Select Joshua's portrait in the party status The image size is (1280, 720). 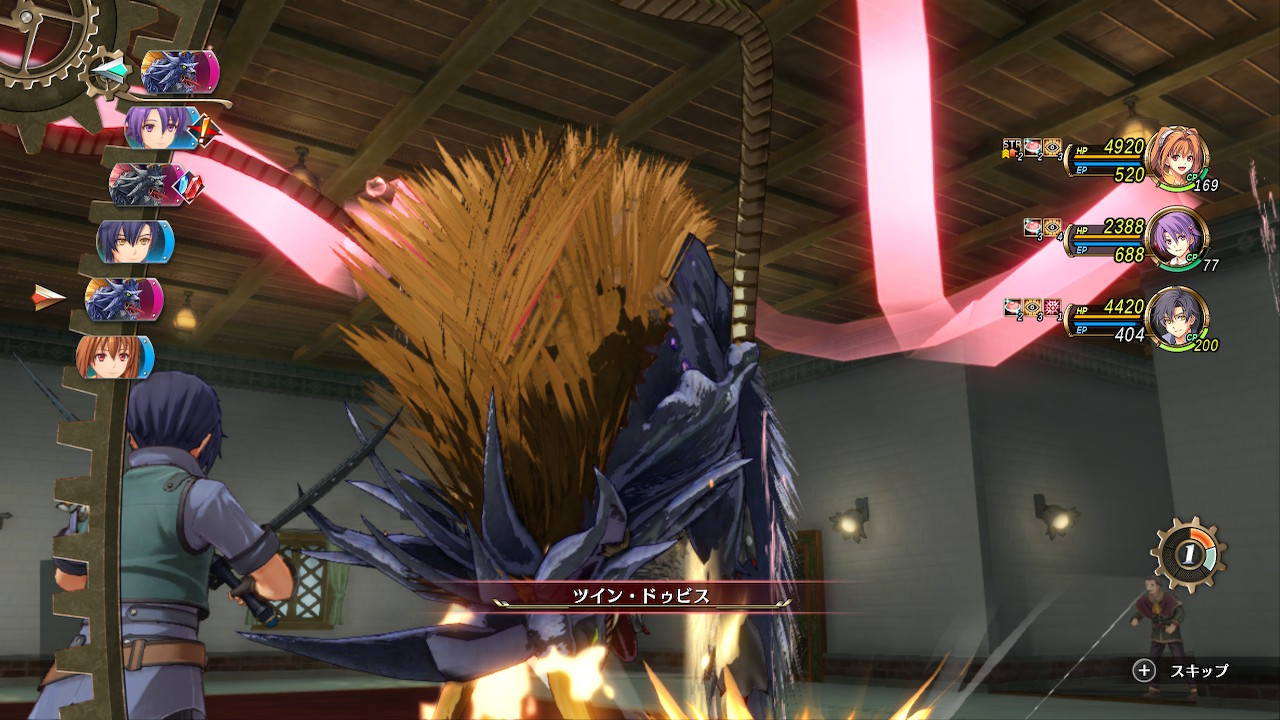[1176, 318]
